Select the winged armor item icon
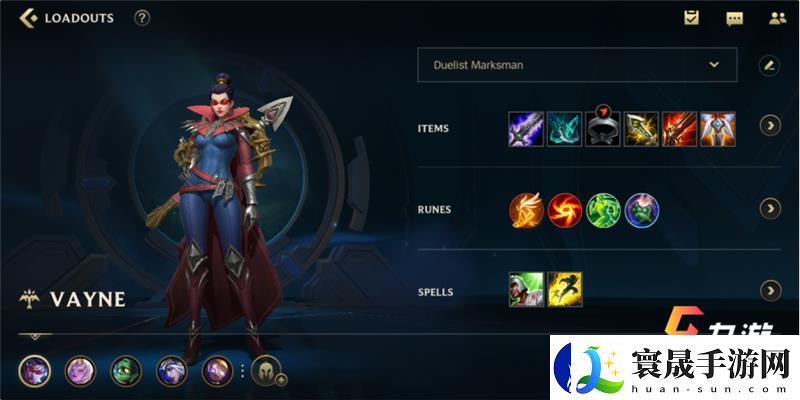Viewport: 800px width, 400px height. (x=717, y=128)
